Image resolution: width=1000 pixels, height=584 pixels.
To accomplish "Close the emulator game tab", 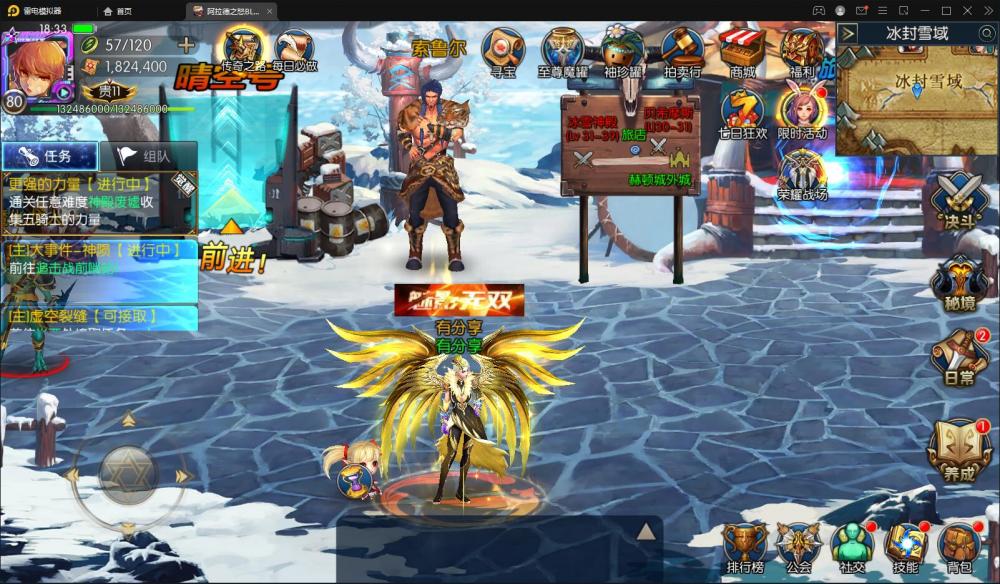I will pyautogui.click(x=269, y=11).
